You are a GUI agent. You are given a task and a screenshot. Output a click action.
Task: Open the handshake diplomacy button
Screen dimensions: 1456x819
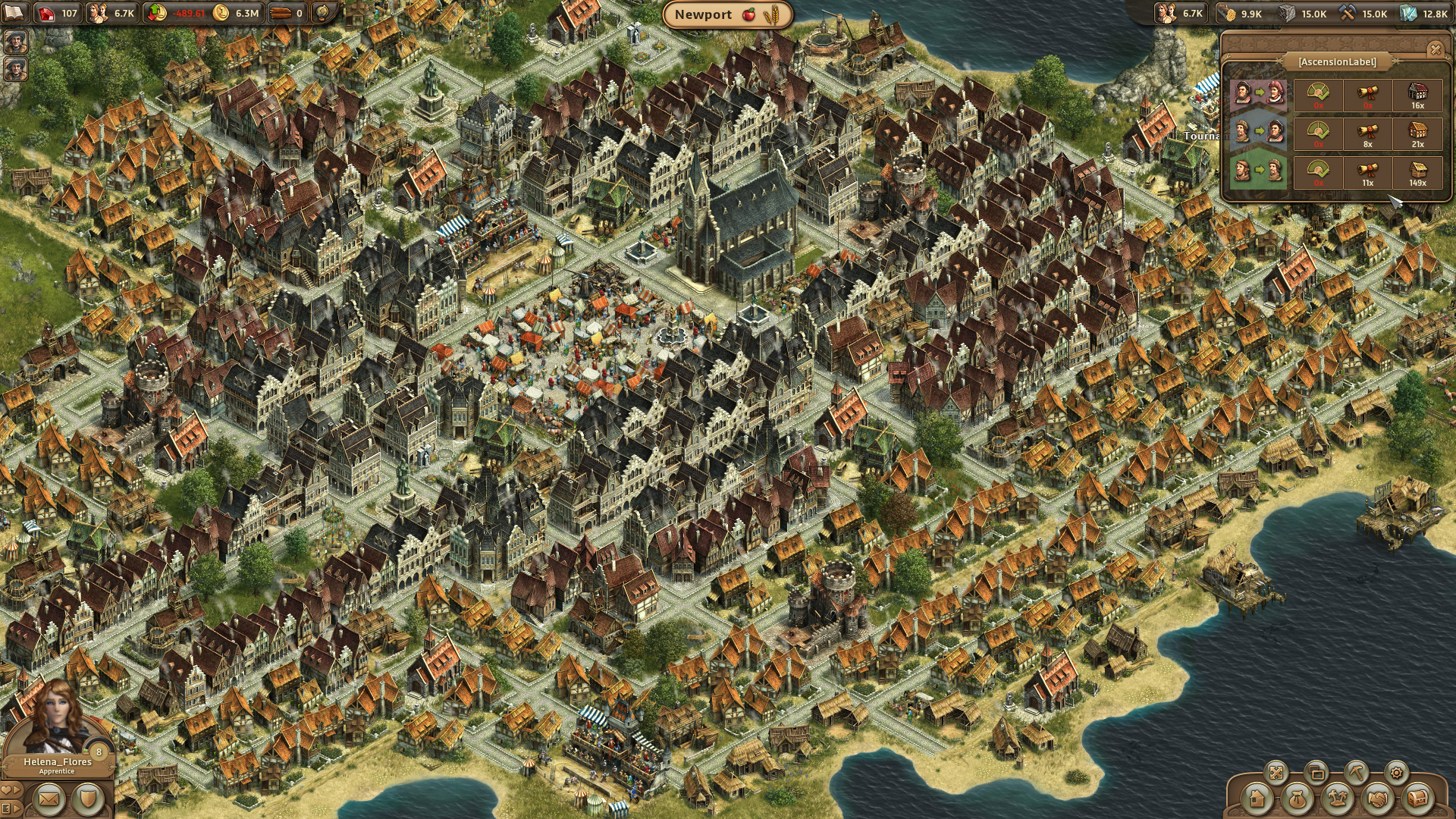1377,798
